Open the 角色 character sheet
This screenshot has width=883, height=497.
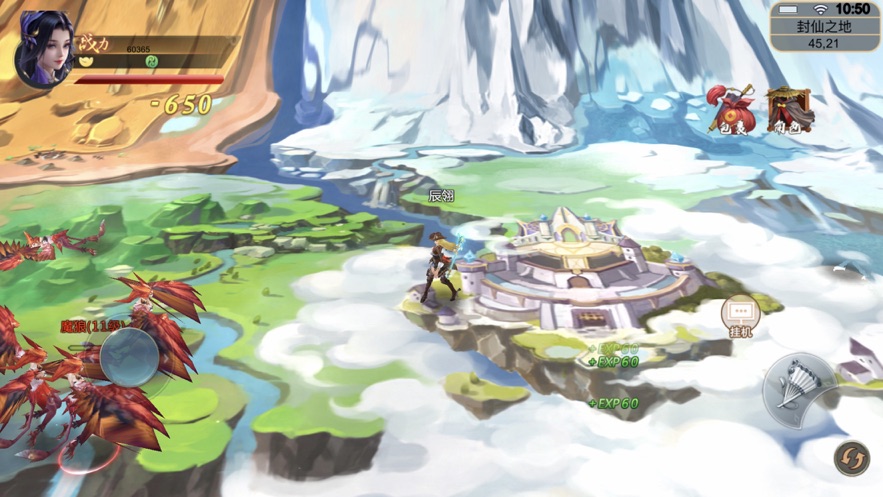click(x=790, y=109)
